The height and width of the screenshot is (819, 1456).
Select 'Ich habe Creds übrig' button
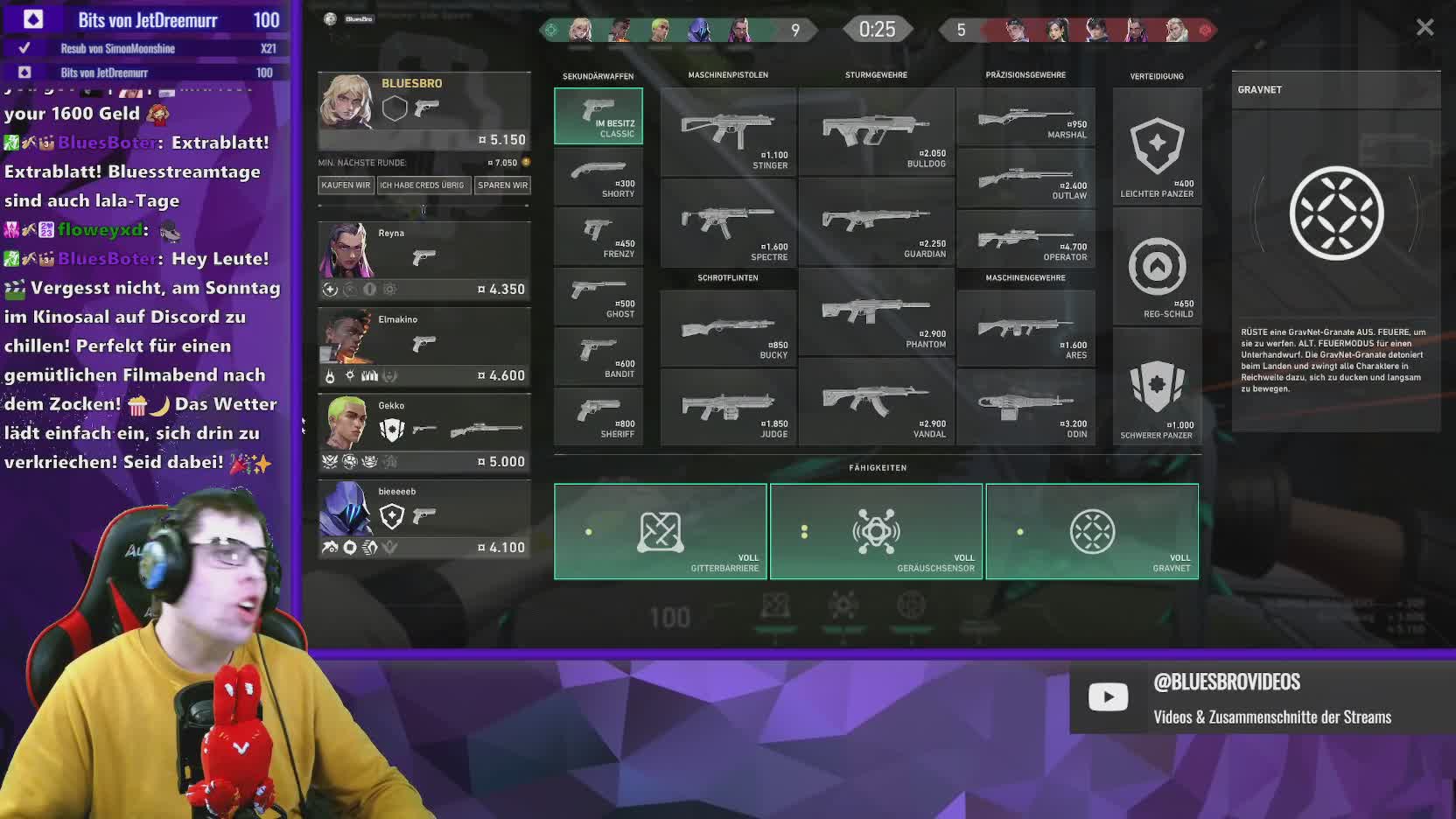click(422, 185)
